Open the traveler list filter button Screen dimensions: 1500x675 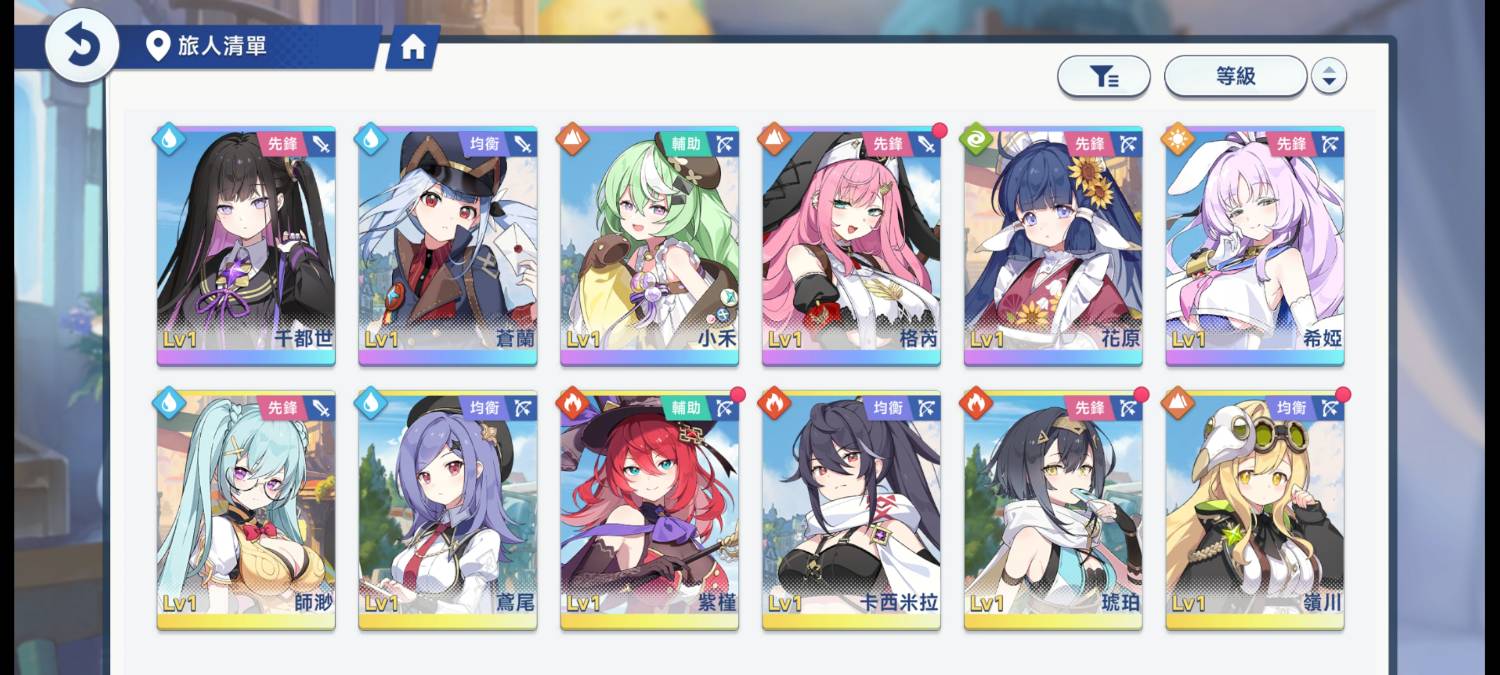pos(1103,76)
